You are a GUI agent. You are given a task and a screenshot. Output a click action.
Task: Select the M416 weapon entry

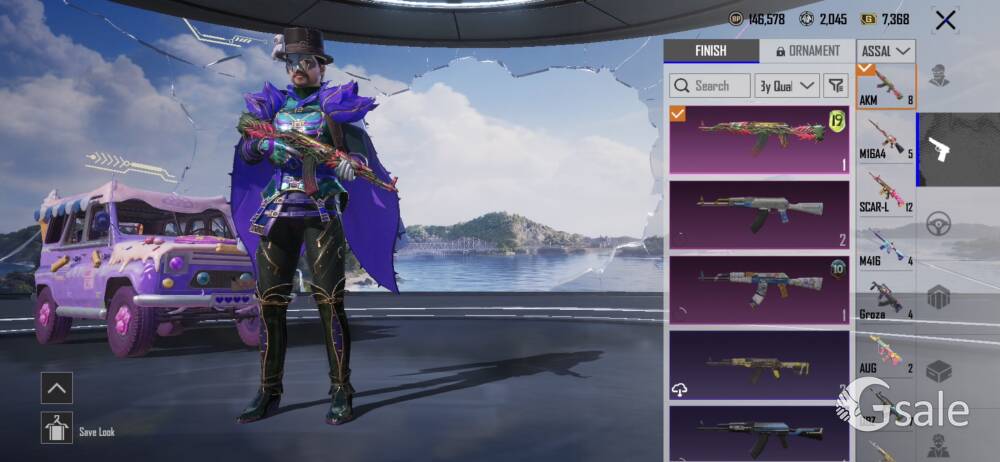coord(886,246)
